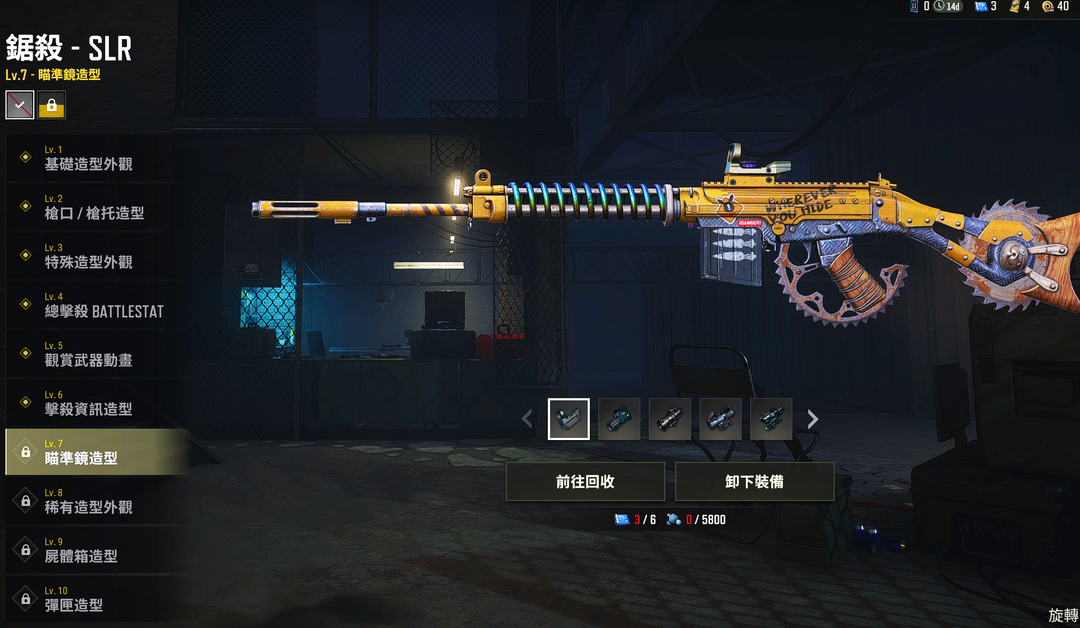Select the white-bordered scope skin thumbnail
The image size is (1080, 628).
(x=568, y=419)
